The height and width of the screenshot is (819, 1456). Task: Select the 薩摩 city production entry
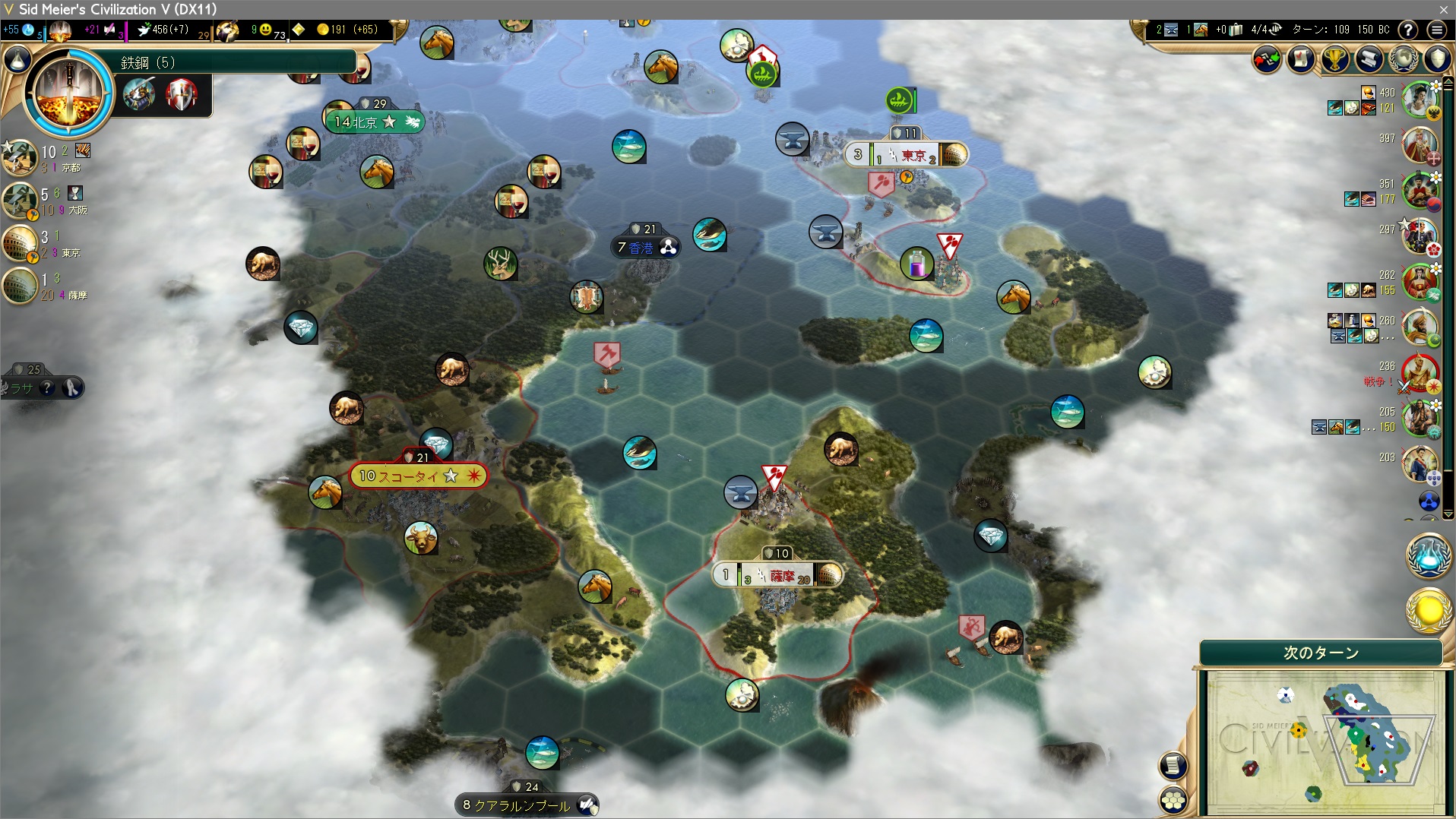[20, 286]
